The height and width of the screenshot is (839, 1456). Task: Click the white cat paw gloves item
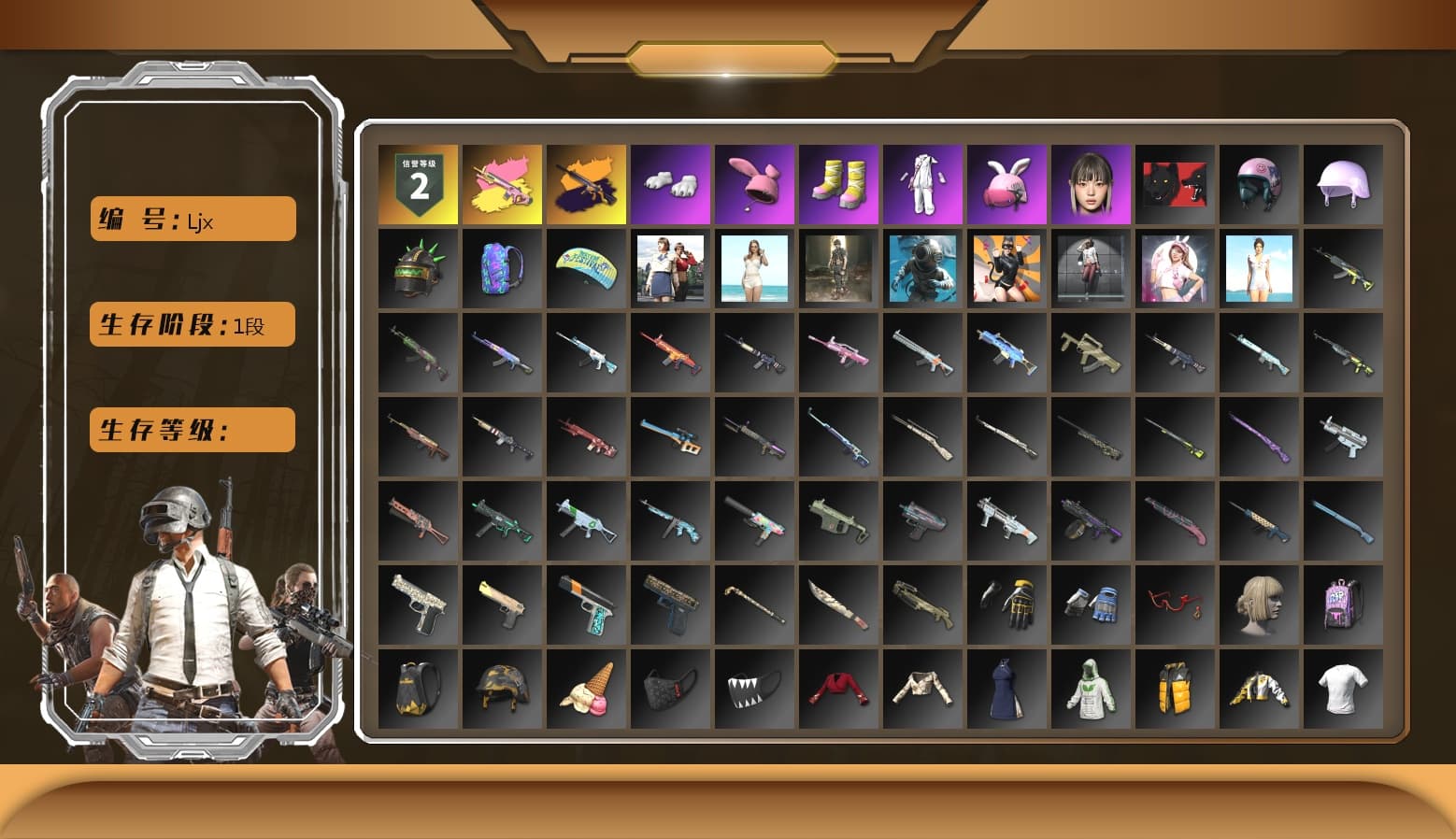point(670,184)
